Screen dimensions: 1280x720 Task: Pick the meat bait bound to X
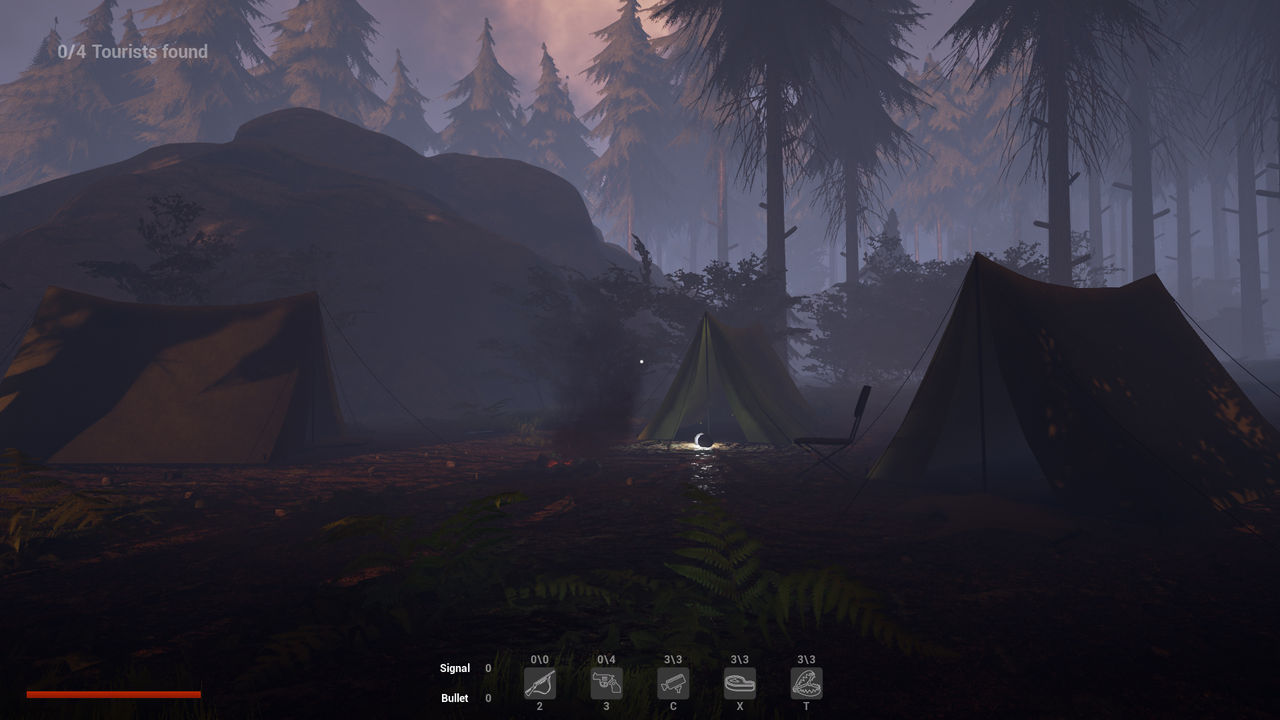[x=739, y=683]
